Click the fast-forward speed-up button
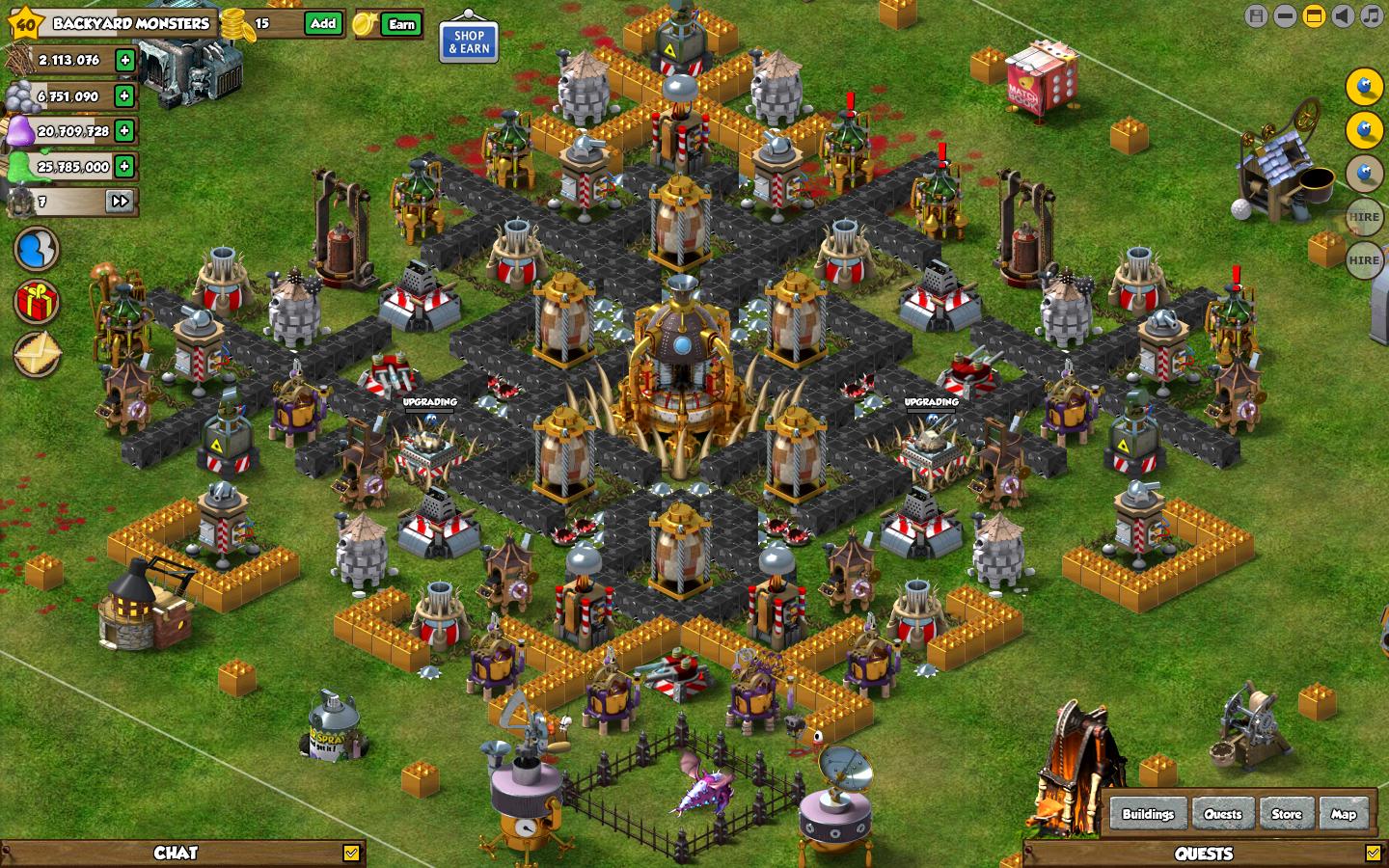 (120, 202)
